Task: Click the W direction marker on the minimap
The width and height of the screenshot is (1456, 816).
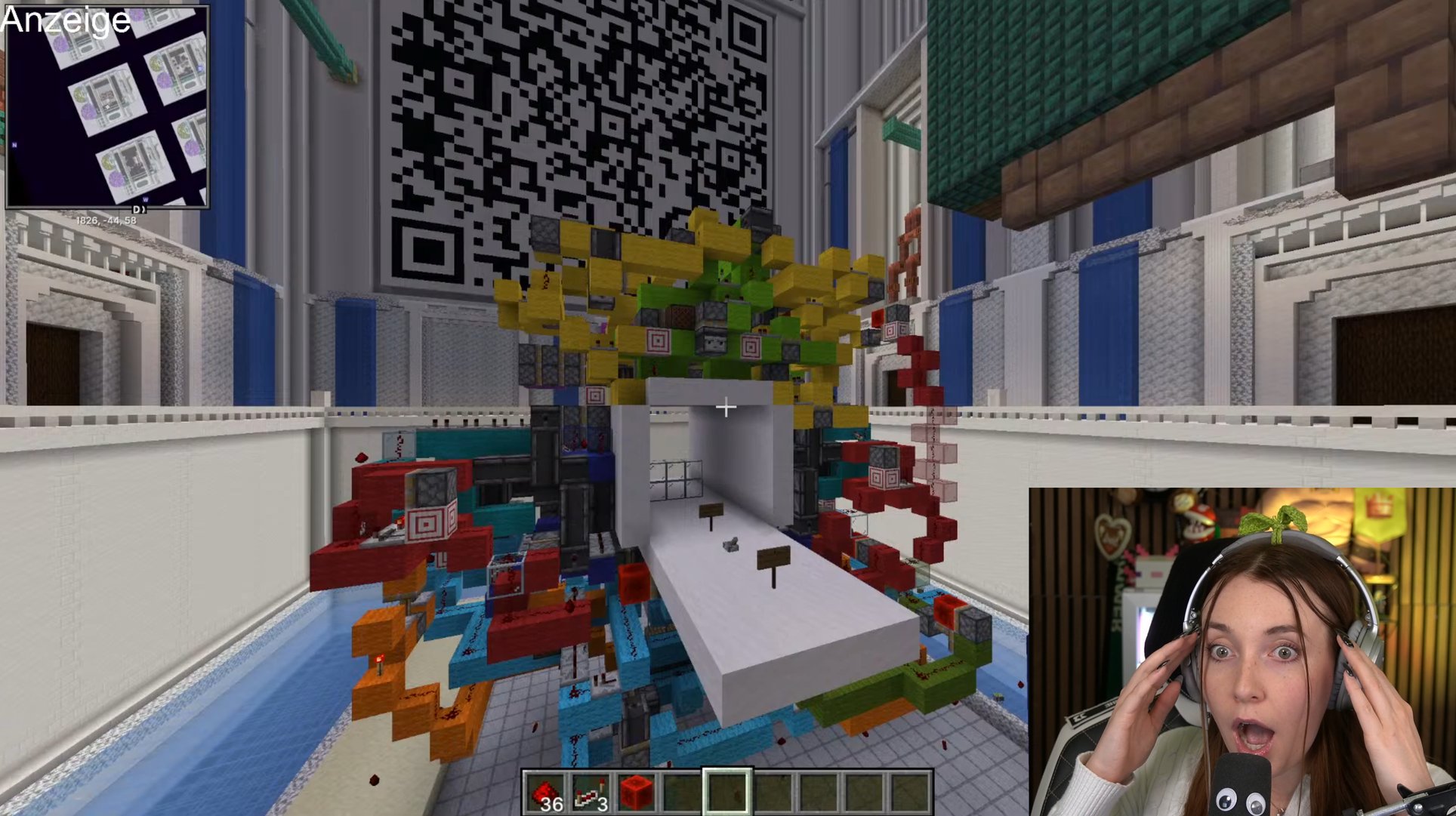Action: [146, 200]
